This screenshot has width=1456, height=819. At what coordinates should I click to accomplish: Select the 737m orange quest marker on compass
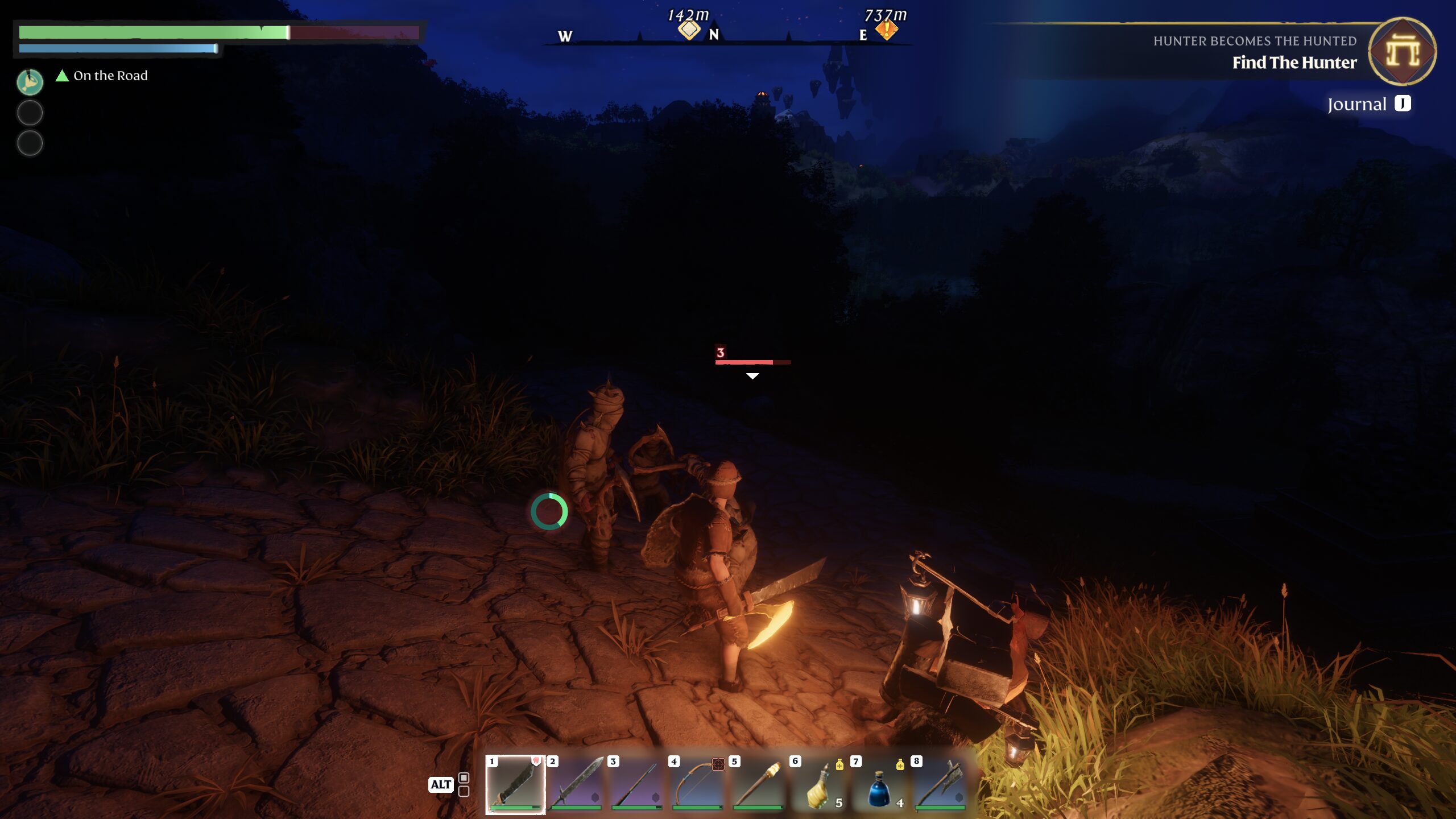886,29
